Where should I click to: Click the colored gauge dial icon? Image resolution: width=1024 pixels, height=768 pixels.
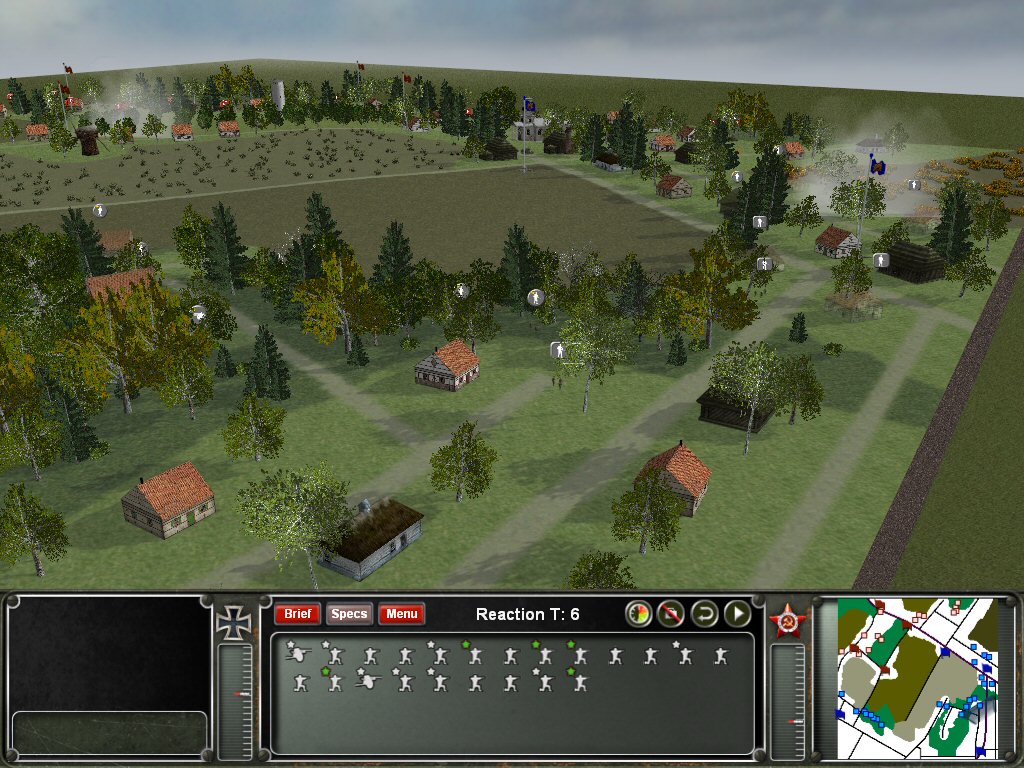(639, 614)
